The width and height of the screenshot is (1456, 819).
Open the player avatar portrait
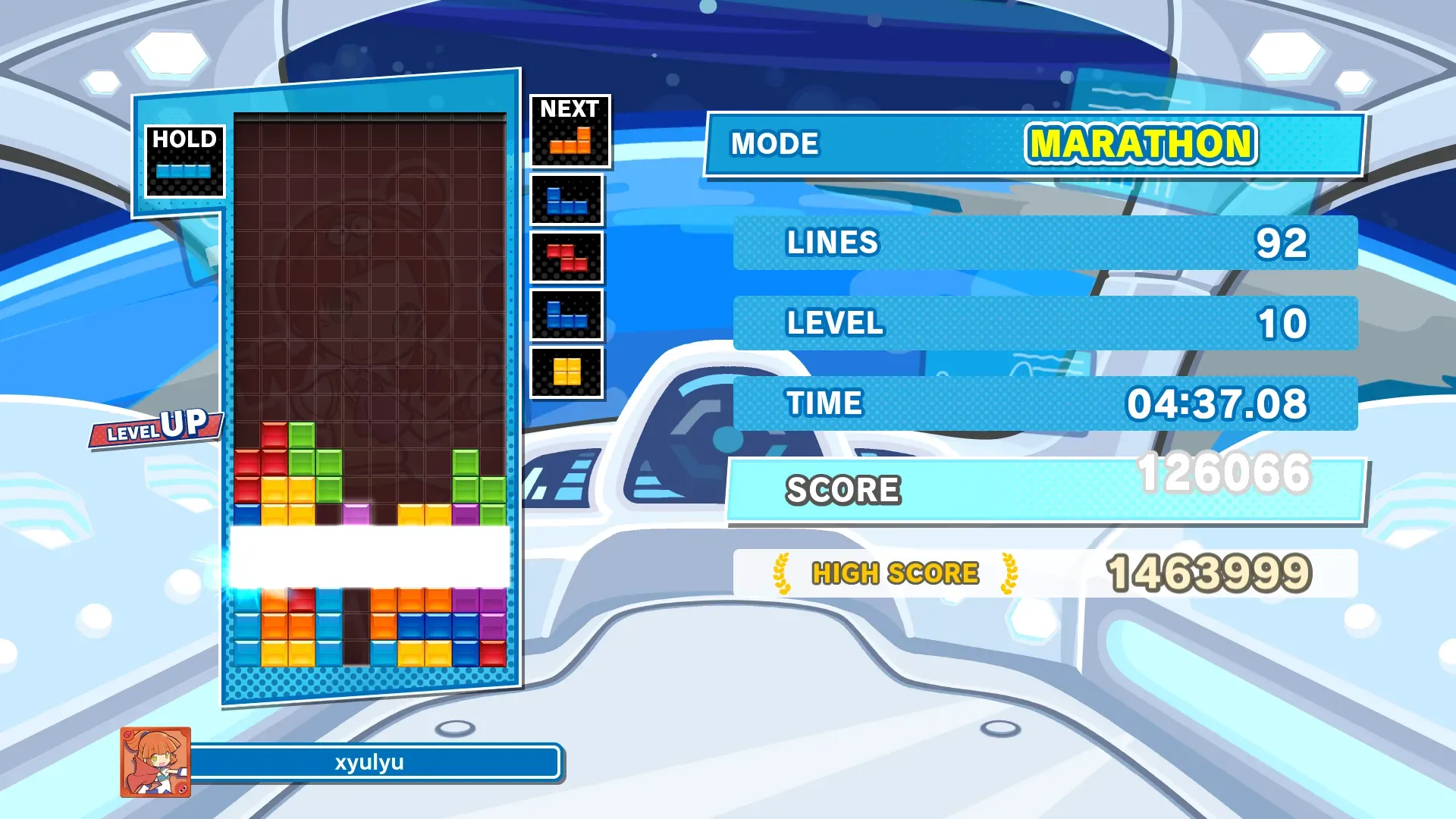coord(155,762)
